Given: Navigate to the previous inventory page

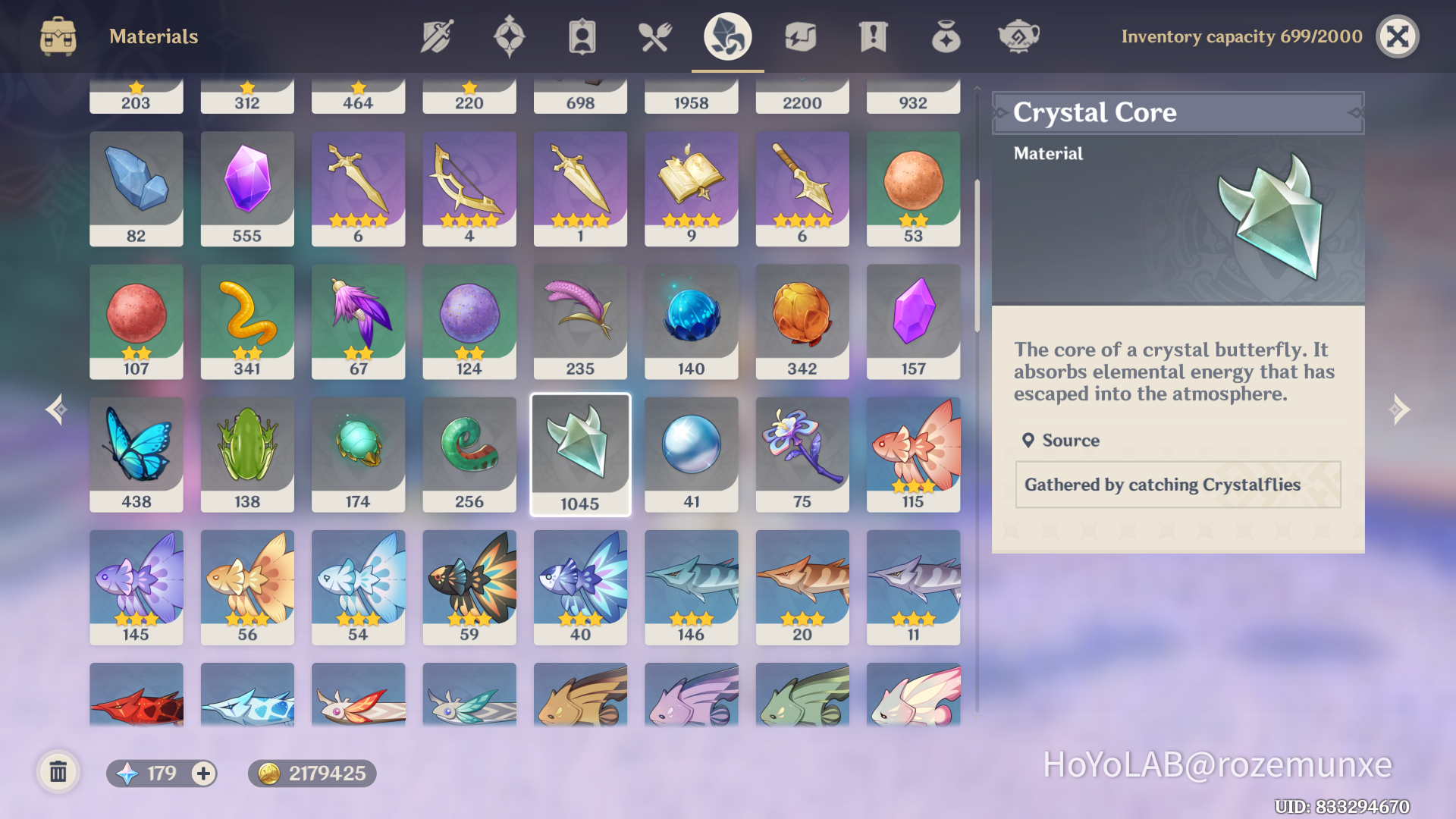Looking at the screenshot, I should (x=54, y=409).
